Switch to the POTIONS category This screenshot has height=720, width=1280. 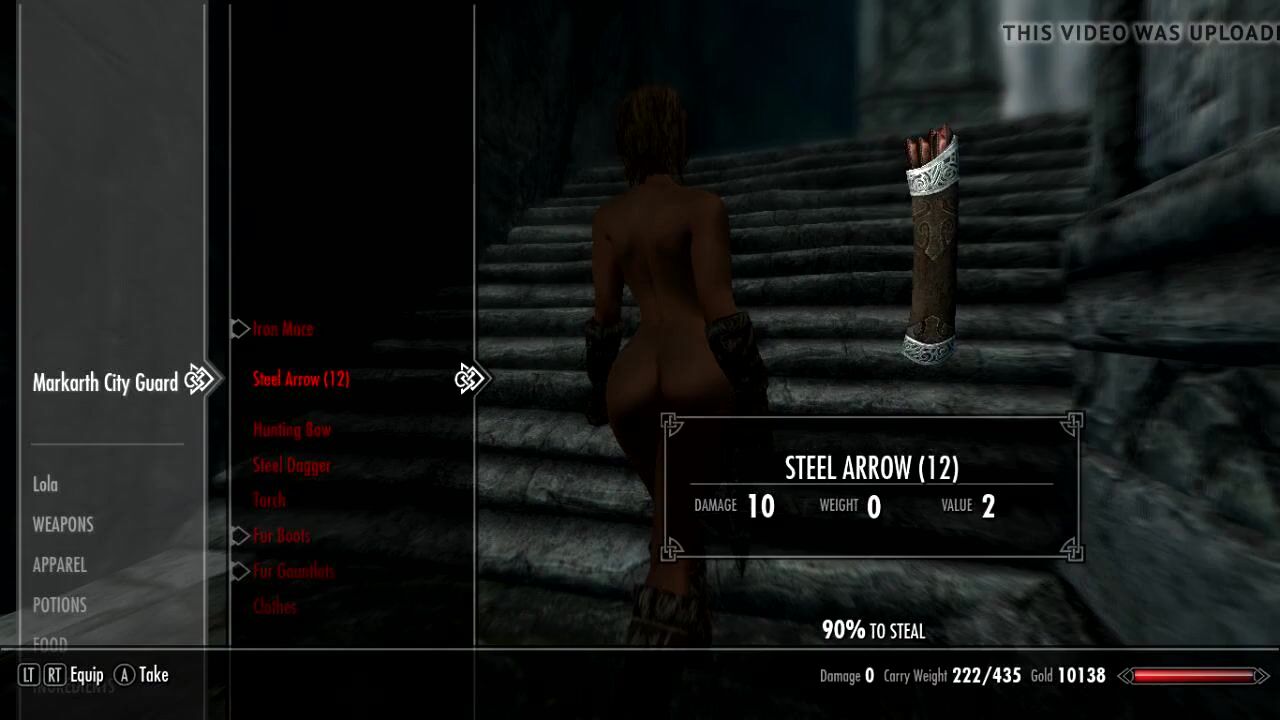(x=60, y=605)
